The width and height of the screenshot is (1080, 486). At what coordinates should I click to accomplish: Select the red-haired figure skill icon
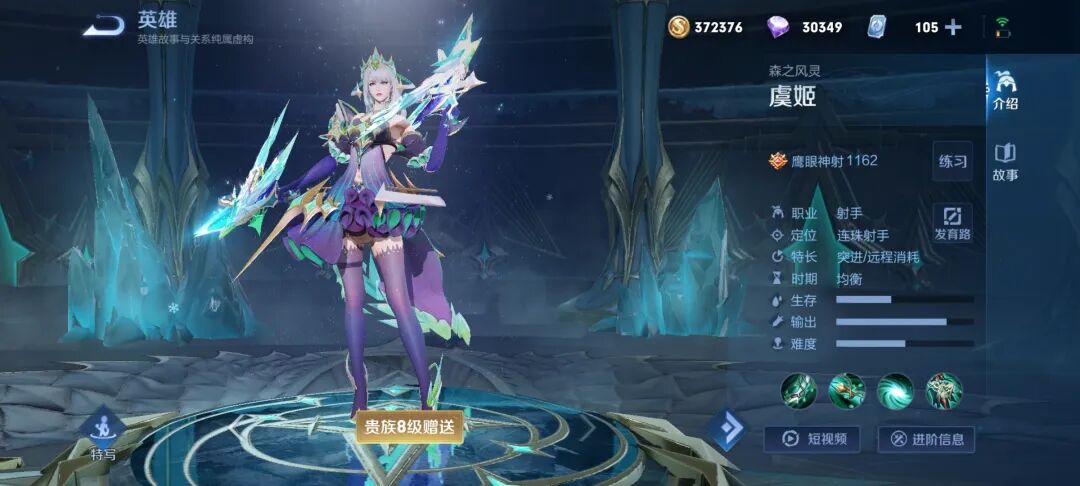point(943,390)
